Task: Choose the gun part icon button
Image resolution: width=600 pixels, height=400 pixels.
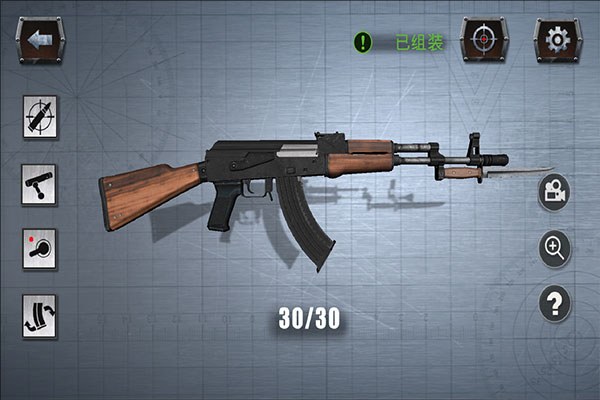Action: click(x=40, y=184)
